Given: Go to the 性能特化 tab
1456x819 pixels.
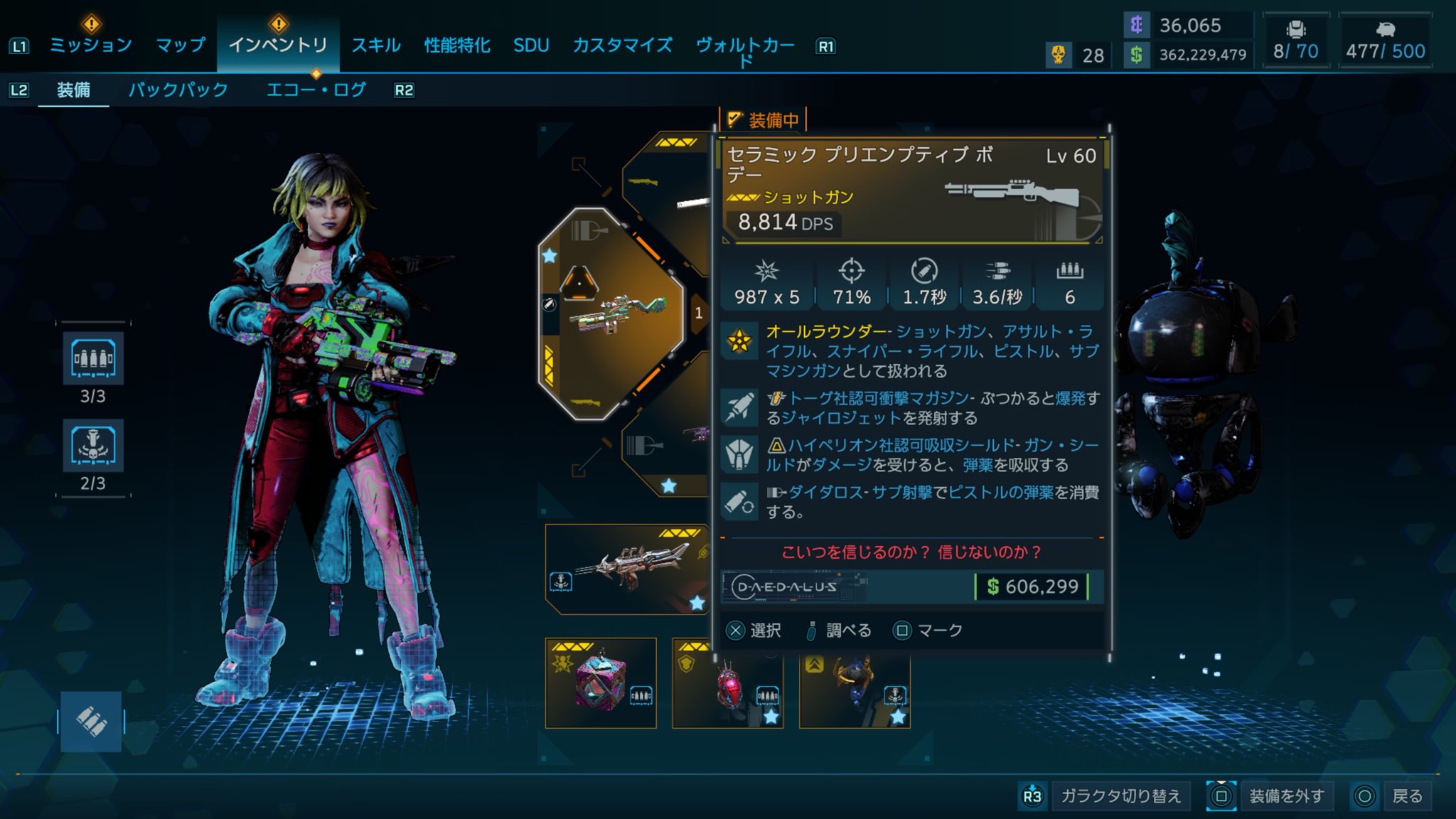Looking at the screenshot, I should pos(457,45).
